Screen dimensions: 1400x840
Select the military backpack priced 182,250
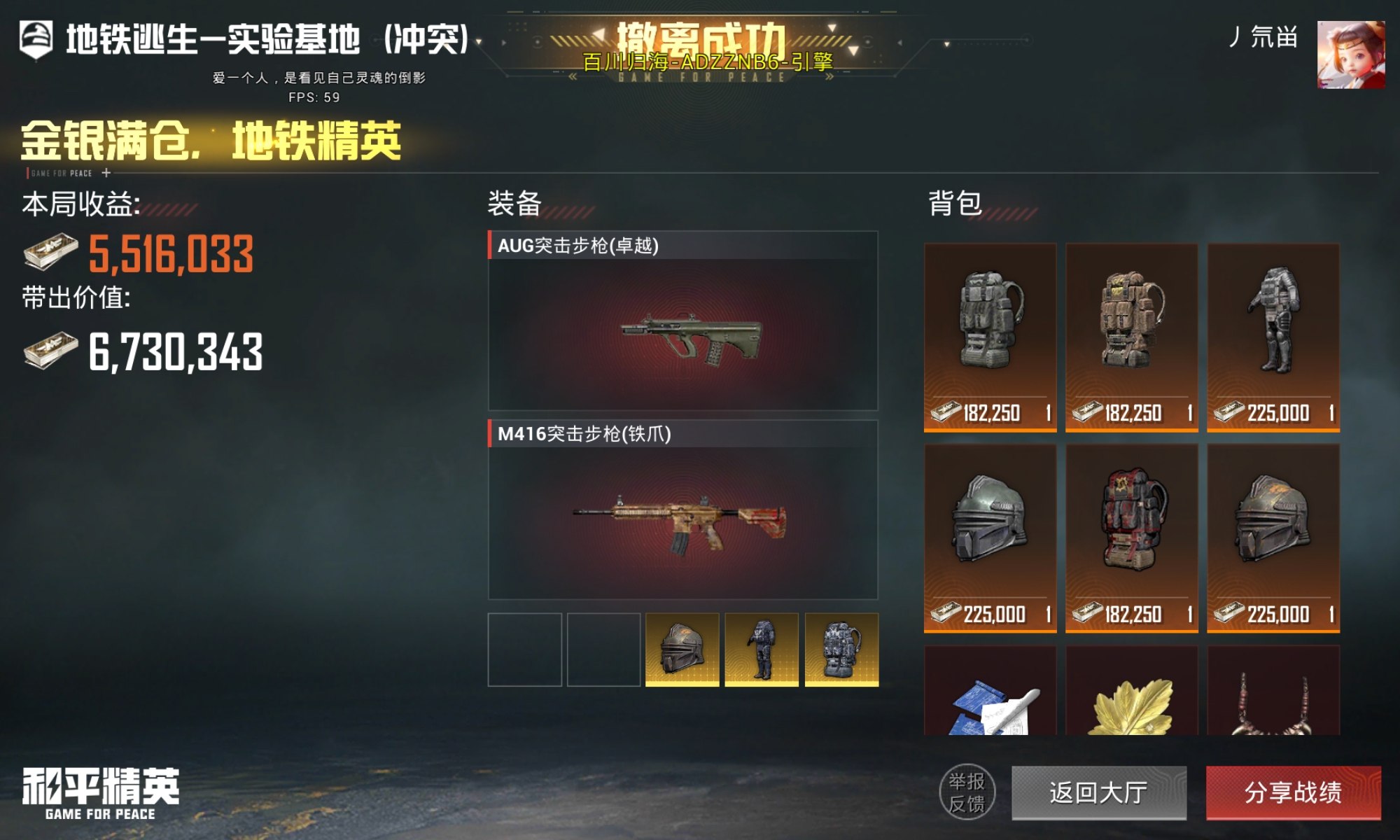990,329
